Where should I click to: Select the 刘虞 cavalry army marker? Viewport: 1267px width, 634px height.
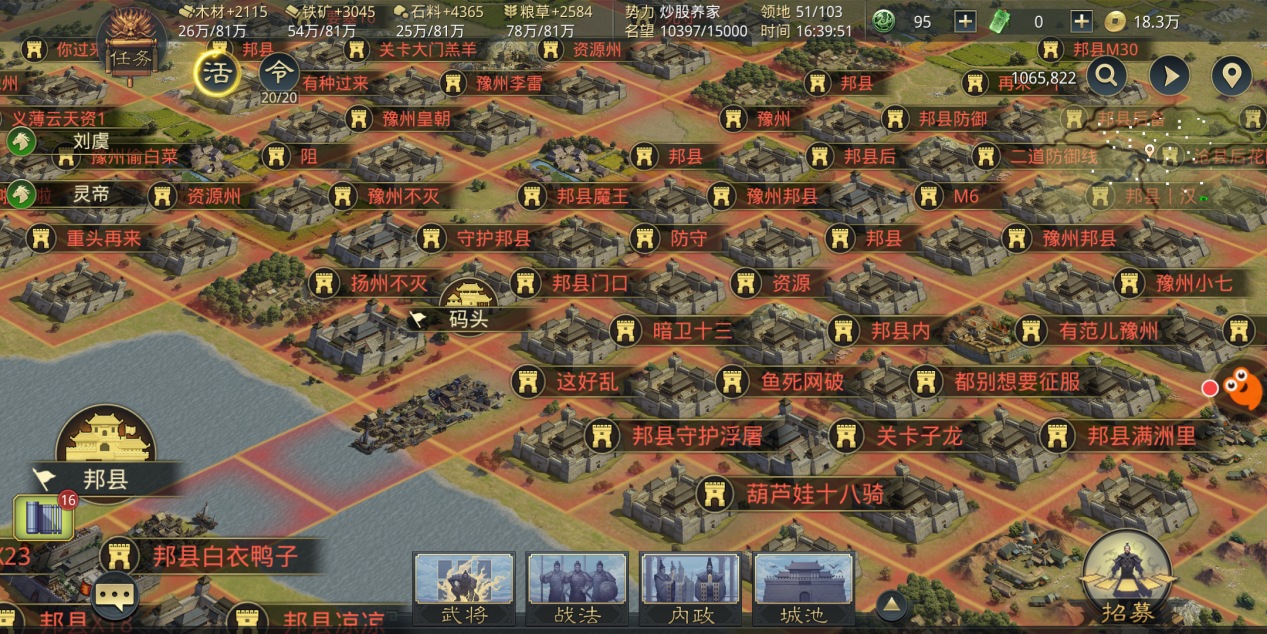[22, 142]
